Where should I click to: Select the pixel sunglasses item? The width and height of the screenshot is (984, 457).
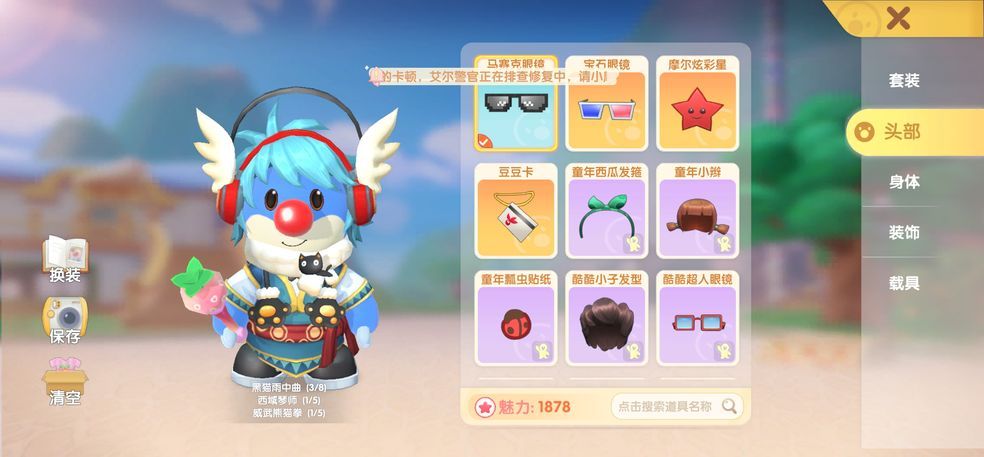click(515, 105)
